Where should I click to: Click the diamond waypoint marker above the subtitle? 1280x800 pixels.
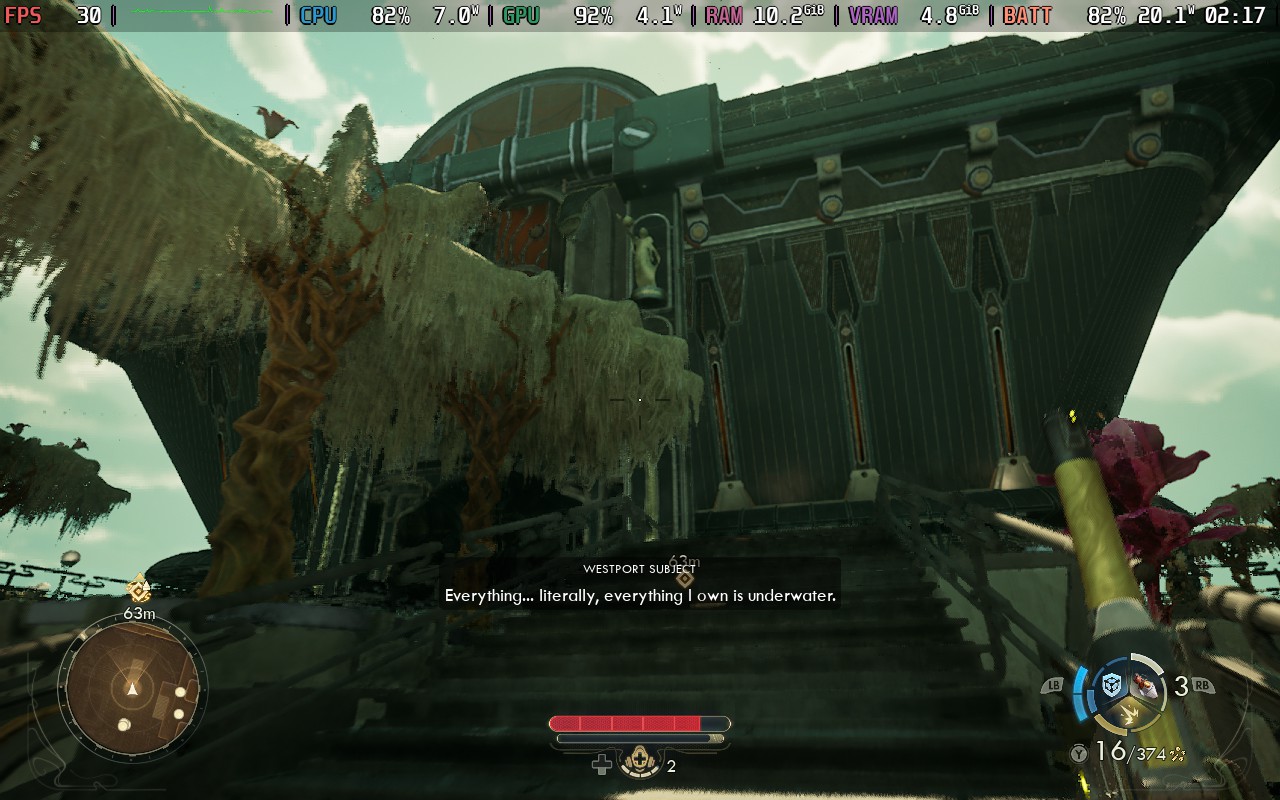pos(685,578)
